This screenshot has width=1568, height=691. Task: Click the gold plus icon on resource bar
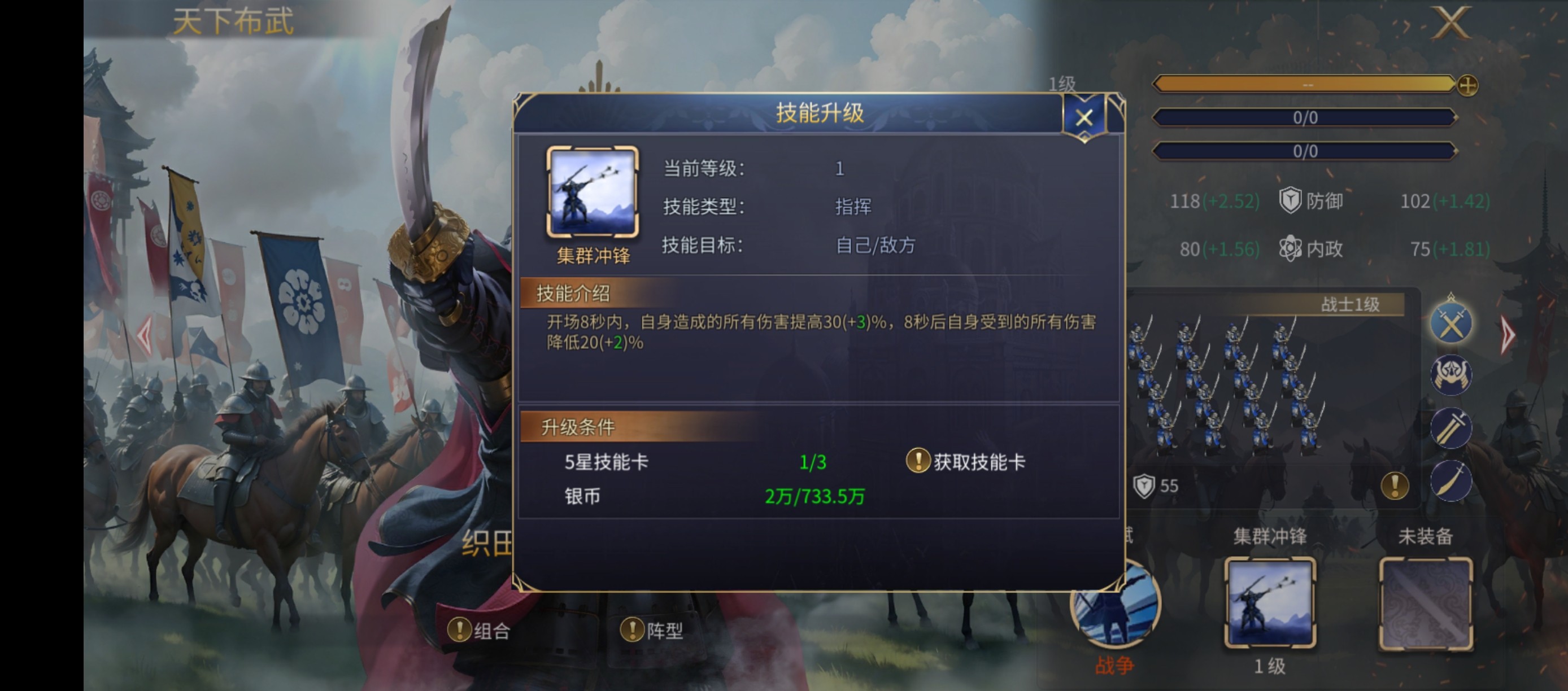pyautogui.click(x=1467, y=87)
